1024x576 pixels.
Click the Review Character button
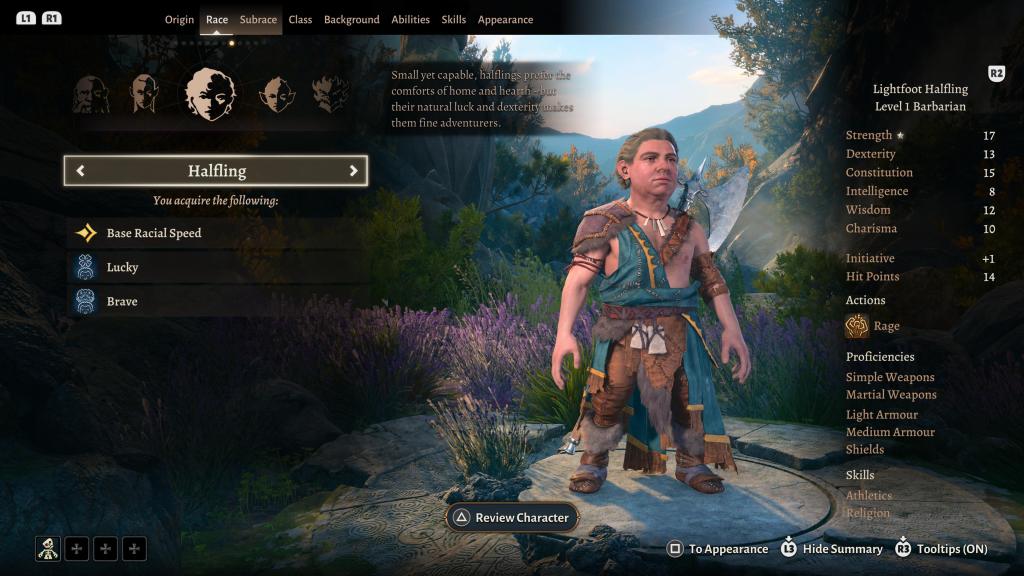click(x=511, y=518)
